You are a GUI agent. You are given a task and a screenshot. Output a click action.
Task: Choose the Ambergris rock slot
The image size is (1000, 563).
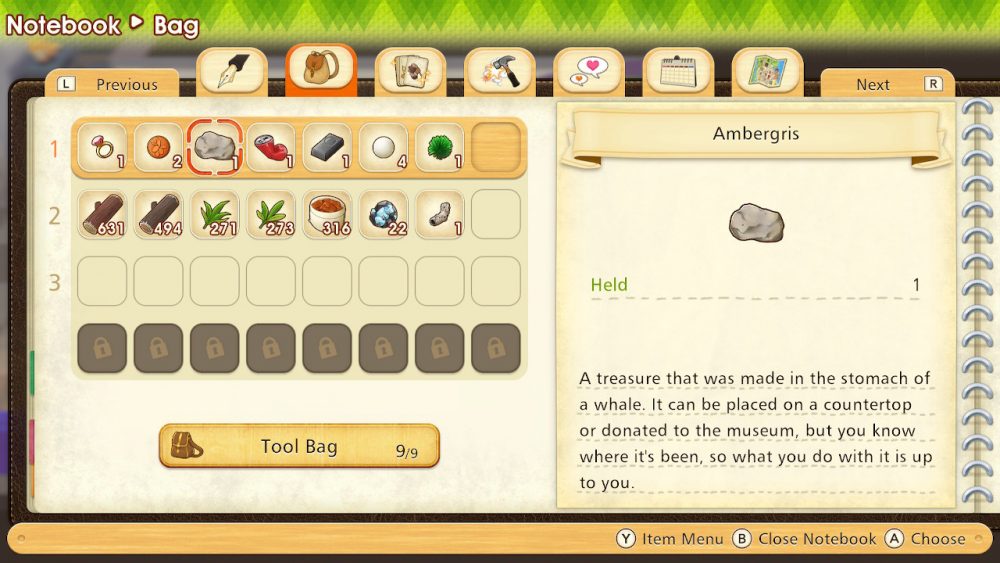tap(214, 148)
